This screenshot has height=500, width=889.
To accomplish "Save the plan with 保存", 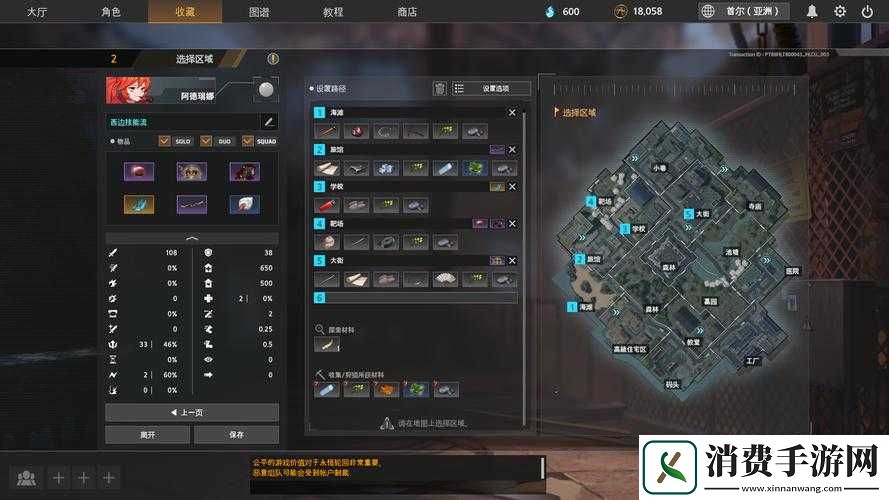I will [x=236, y=435].
